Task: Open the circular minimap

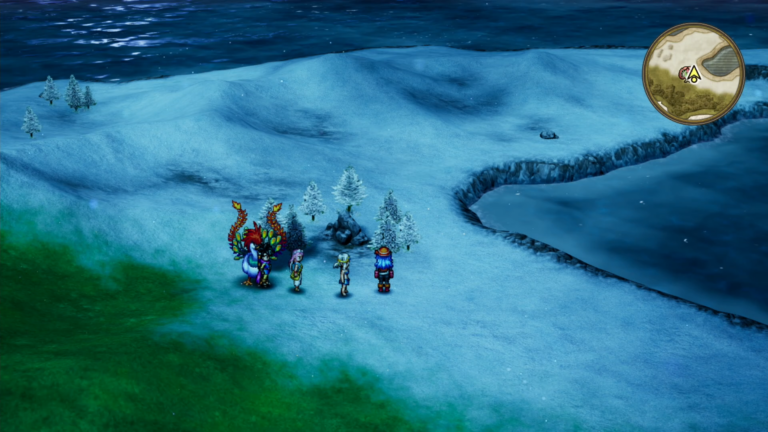Action: pyautogui.click(x=693, y=74)
